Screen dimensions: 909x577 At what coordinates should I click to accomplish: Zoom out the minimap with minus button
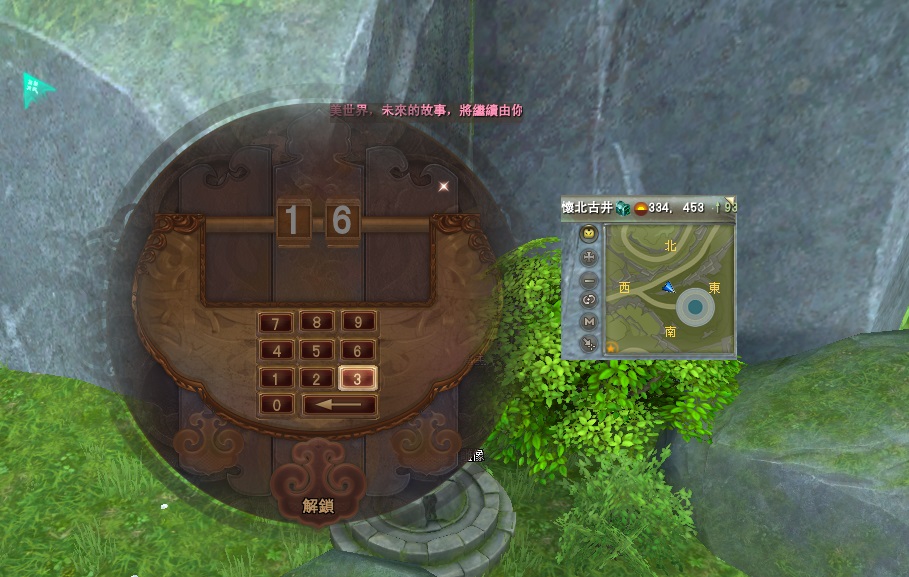coord(589,279)
